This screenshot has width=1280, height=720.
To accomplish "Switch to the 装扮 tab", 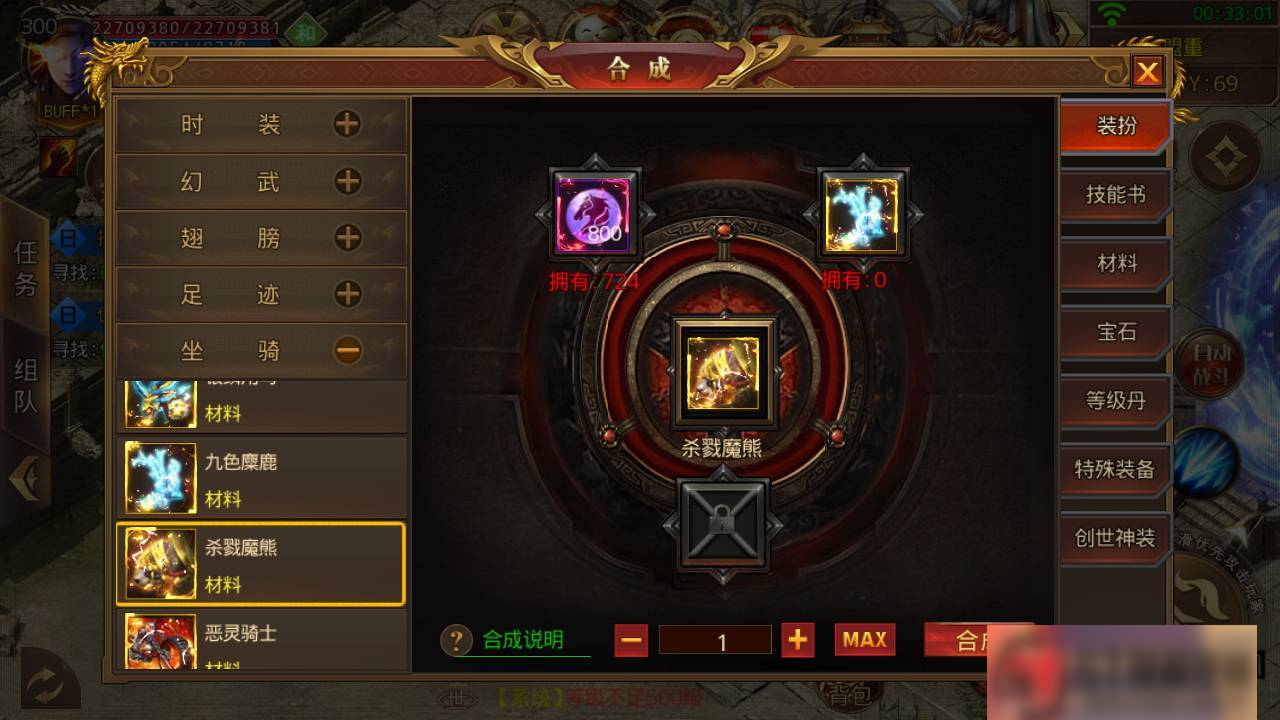I will point(1115,126).
